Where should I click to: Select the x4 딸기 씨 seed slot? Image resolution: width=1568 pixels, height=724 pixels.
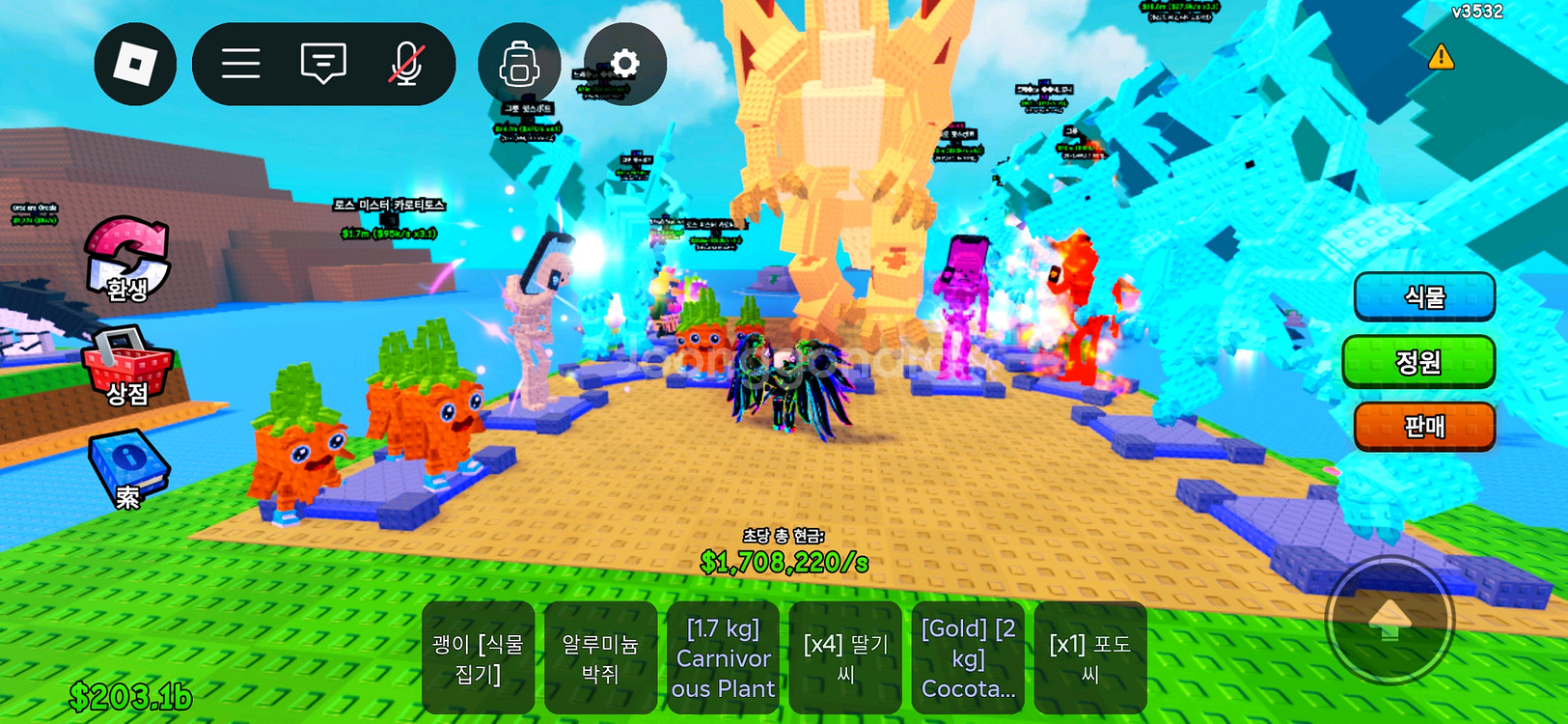coord(845,657)
